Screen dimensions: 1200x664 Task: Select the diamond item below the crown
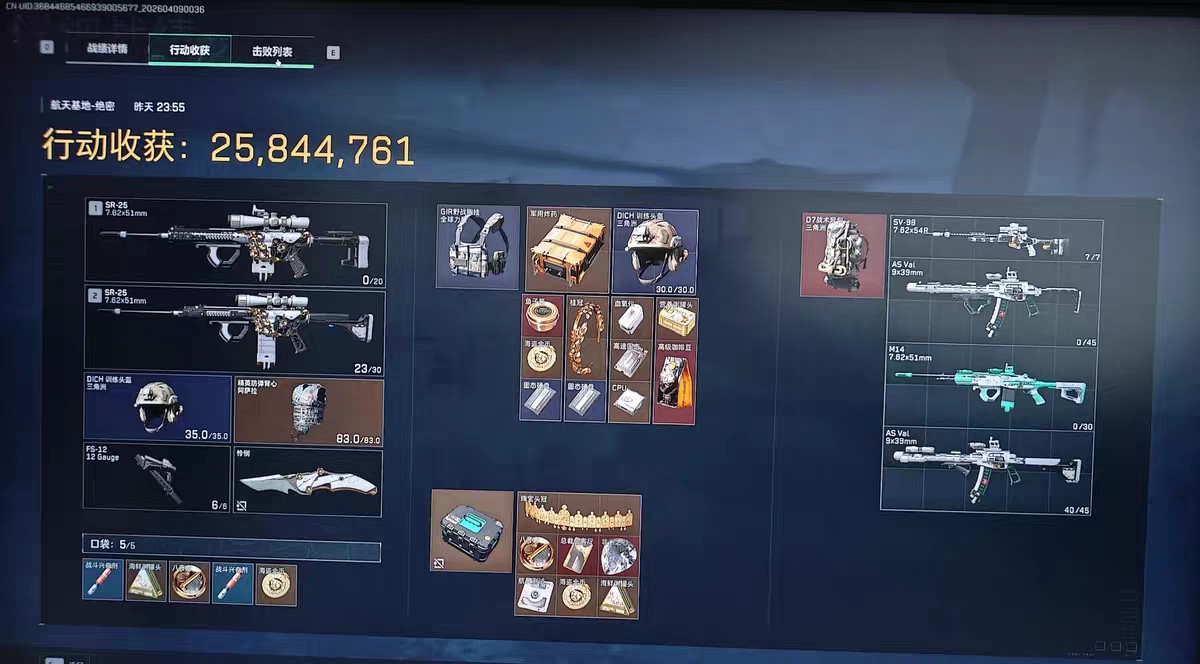point(620,556)
